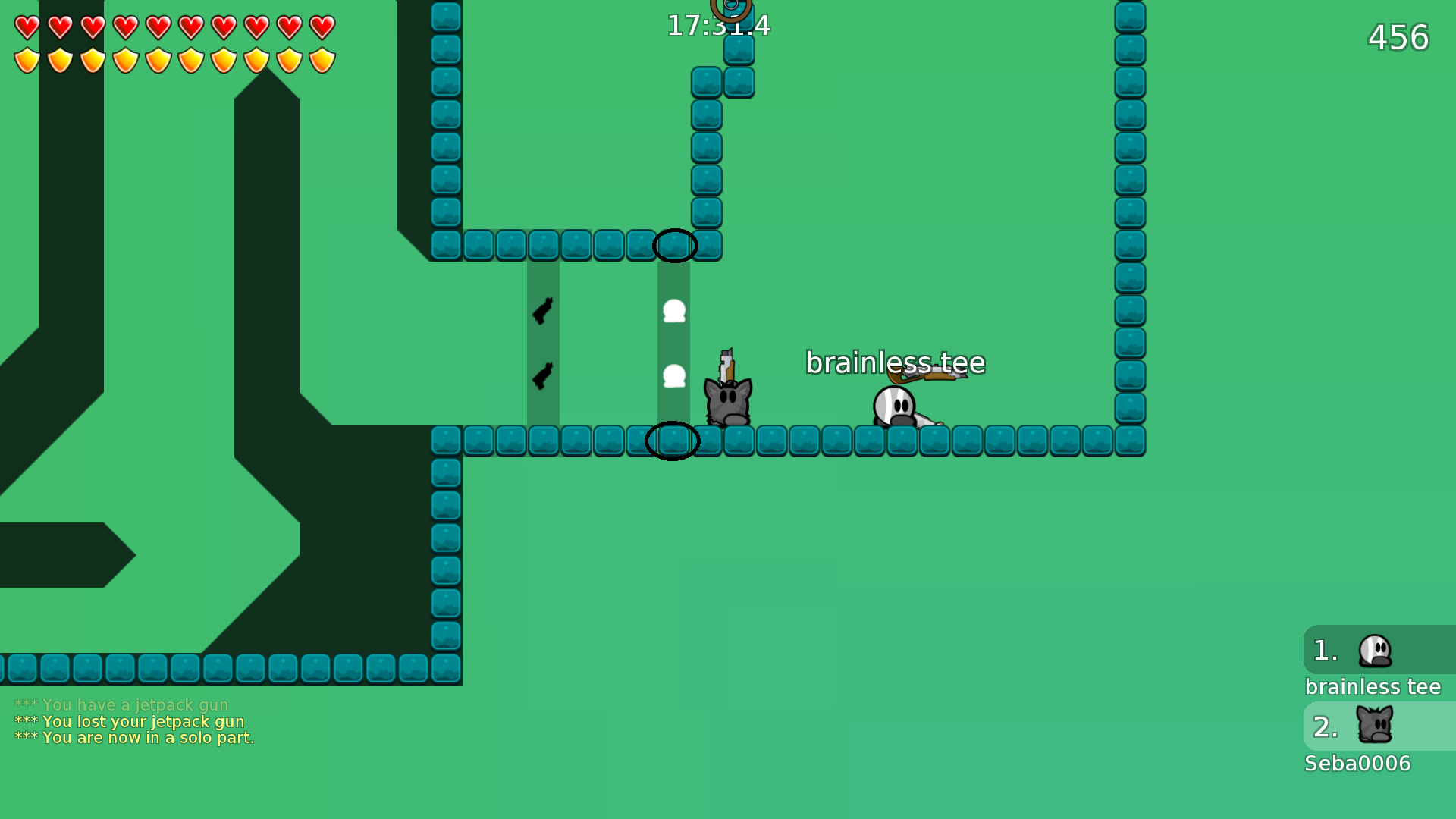Click the chat line 'You are now in a solo part'
This screenshot has width=1456, height=819.
click(135, 737)
